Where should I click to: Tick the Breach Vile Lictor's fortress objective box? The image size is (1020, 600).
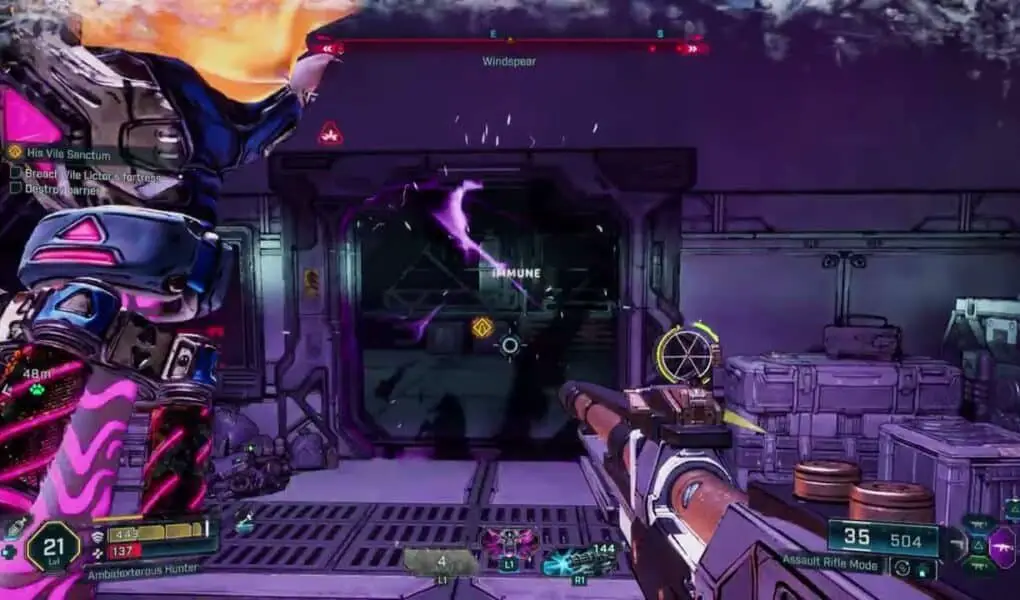(x=16, y=172)
